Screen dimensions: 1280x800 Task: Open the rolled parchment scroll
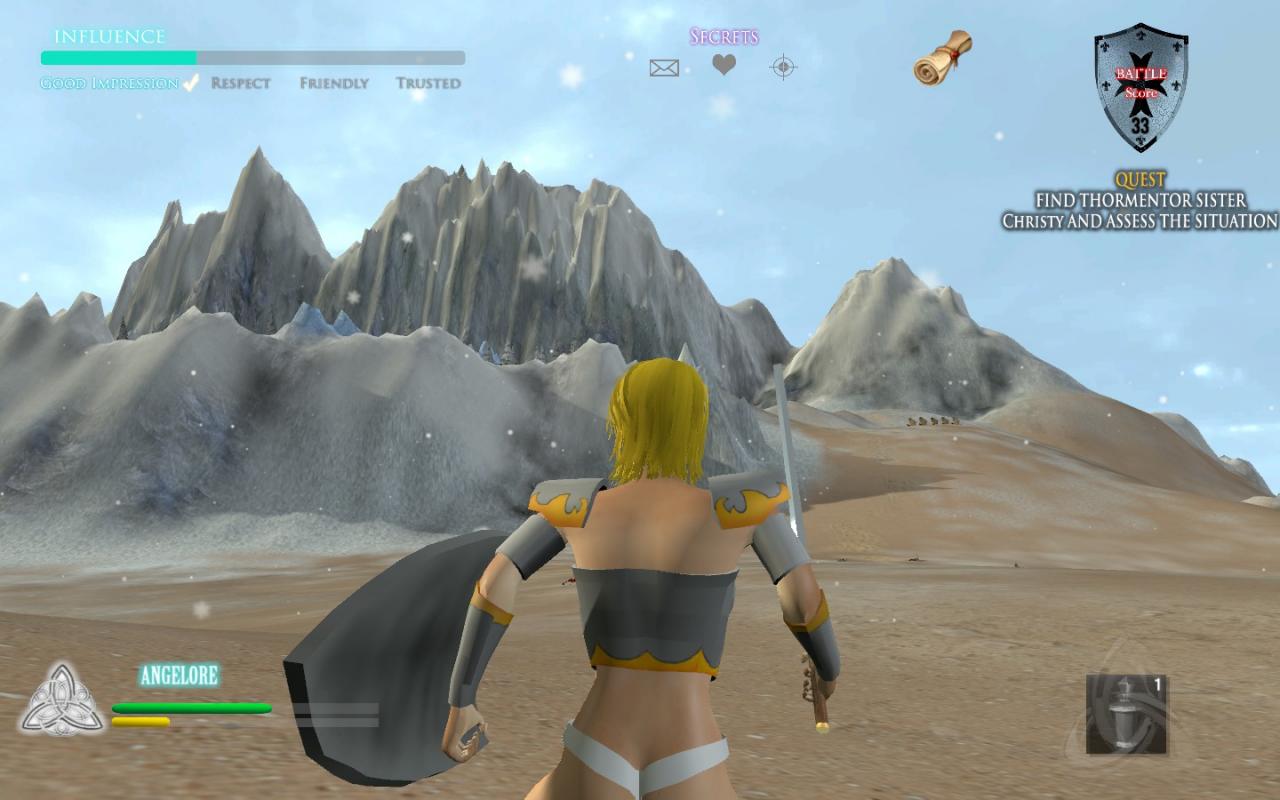coord(942,57)
